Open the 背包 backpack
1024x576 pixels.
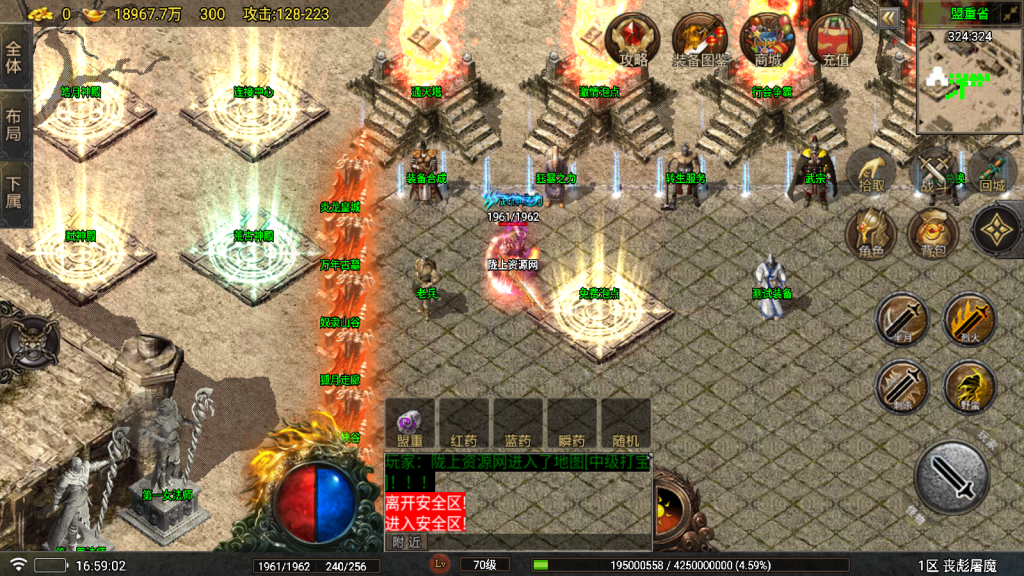click(933, 234)
